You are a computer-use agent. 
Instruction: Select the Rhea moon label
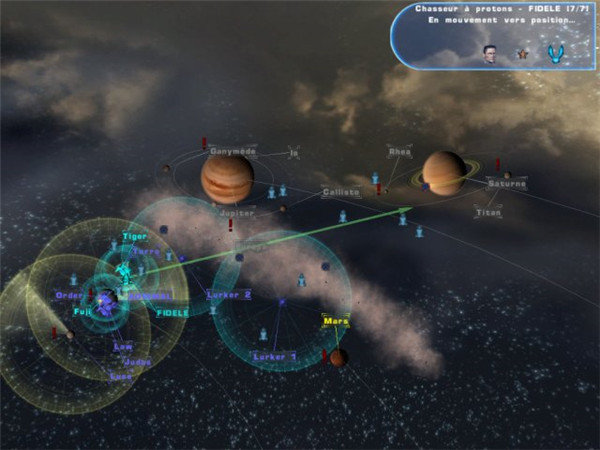pos(399,151)
